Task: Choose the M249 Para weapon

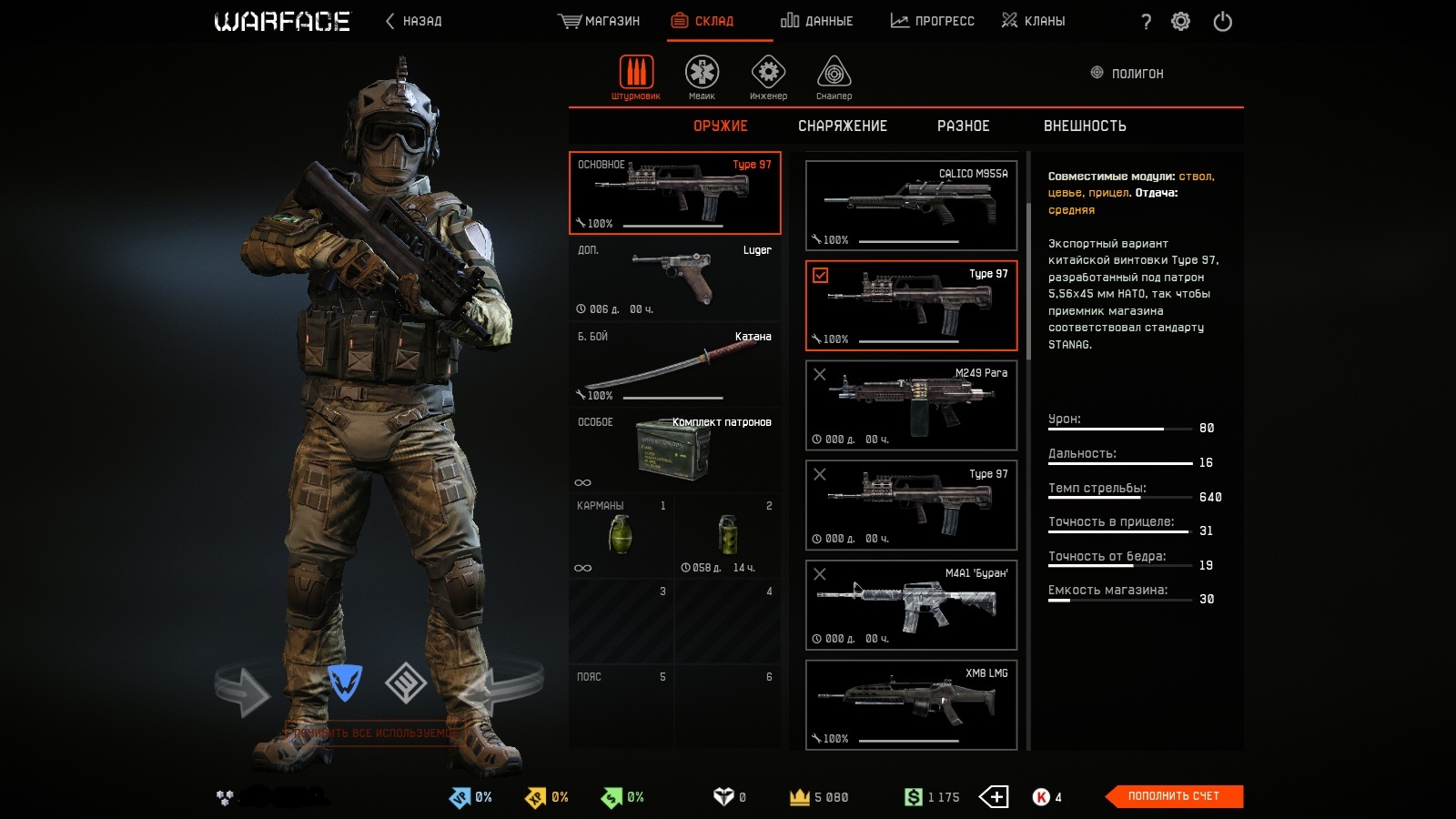Action: [x=911, y=406]
